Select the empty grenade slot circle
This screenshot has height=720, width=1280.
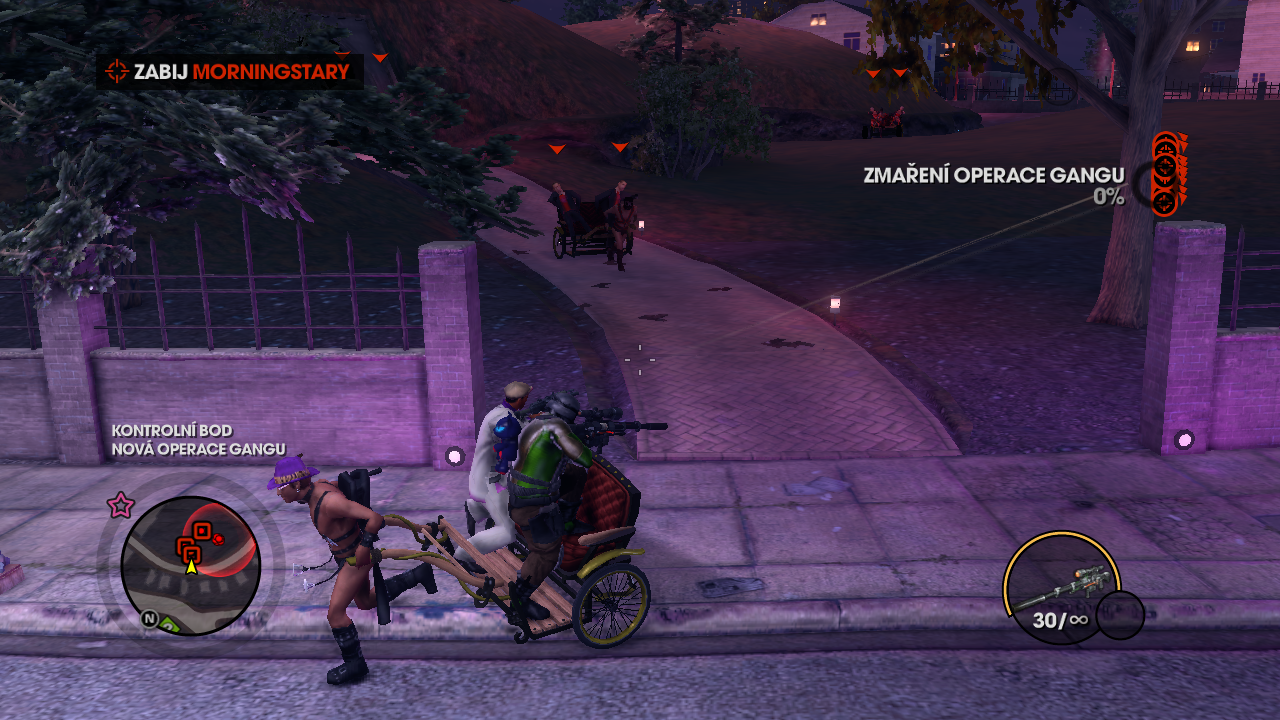1120,615
